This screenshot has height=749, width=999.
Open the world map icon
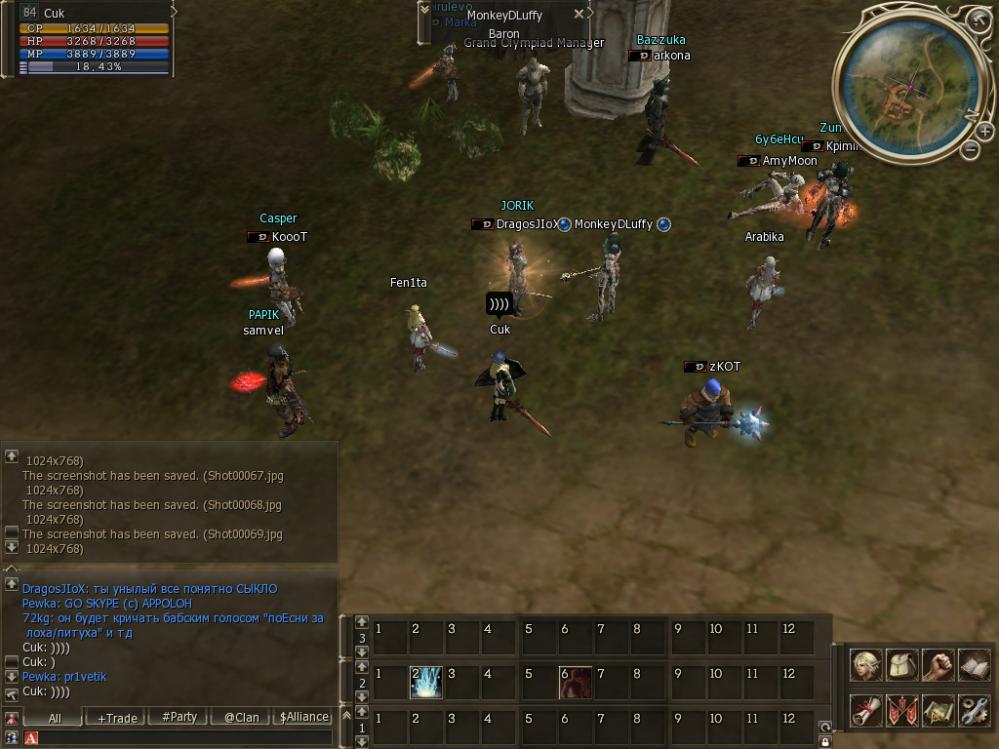(938, 709)
